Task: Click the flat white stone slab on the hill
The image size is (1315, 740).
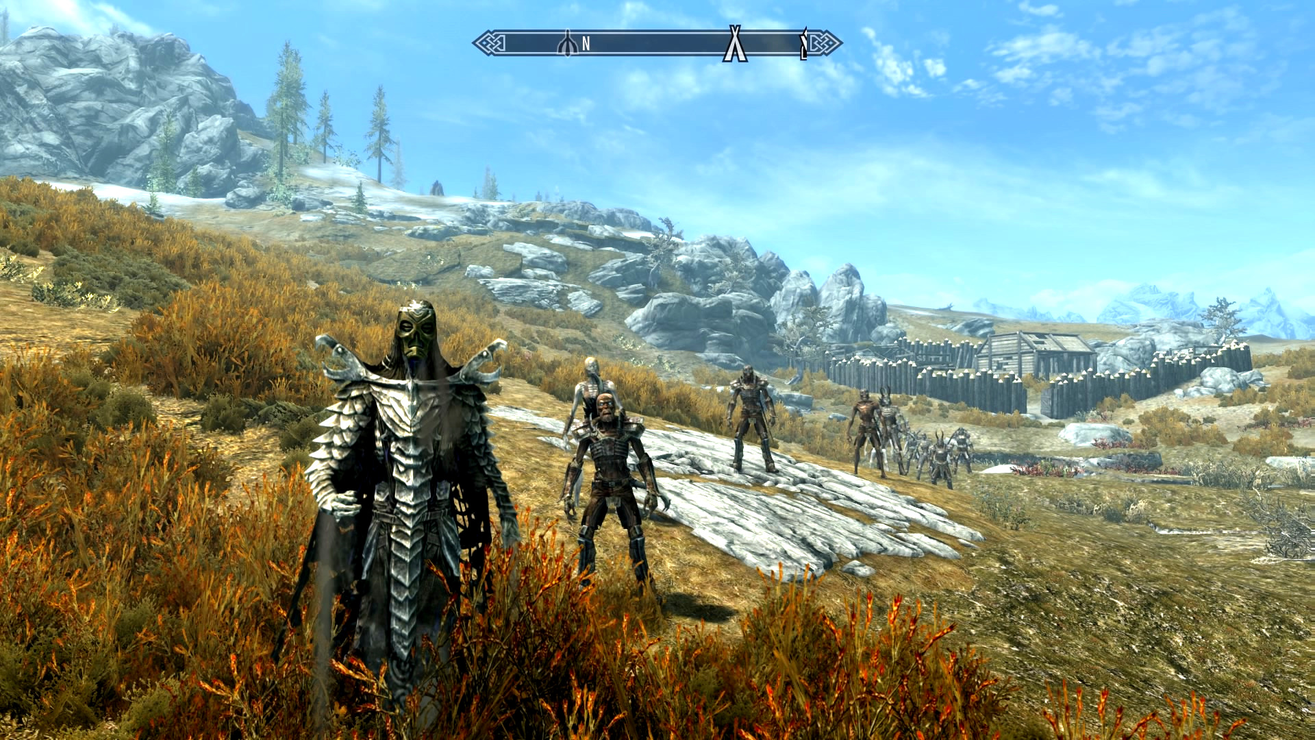Action: coord(790,520)
